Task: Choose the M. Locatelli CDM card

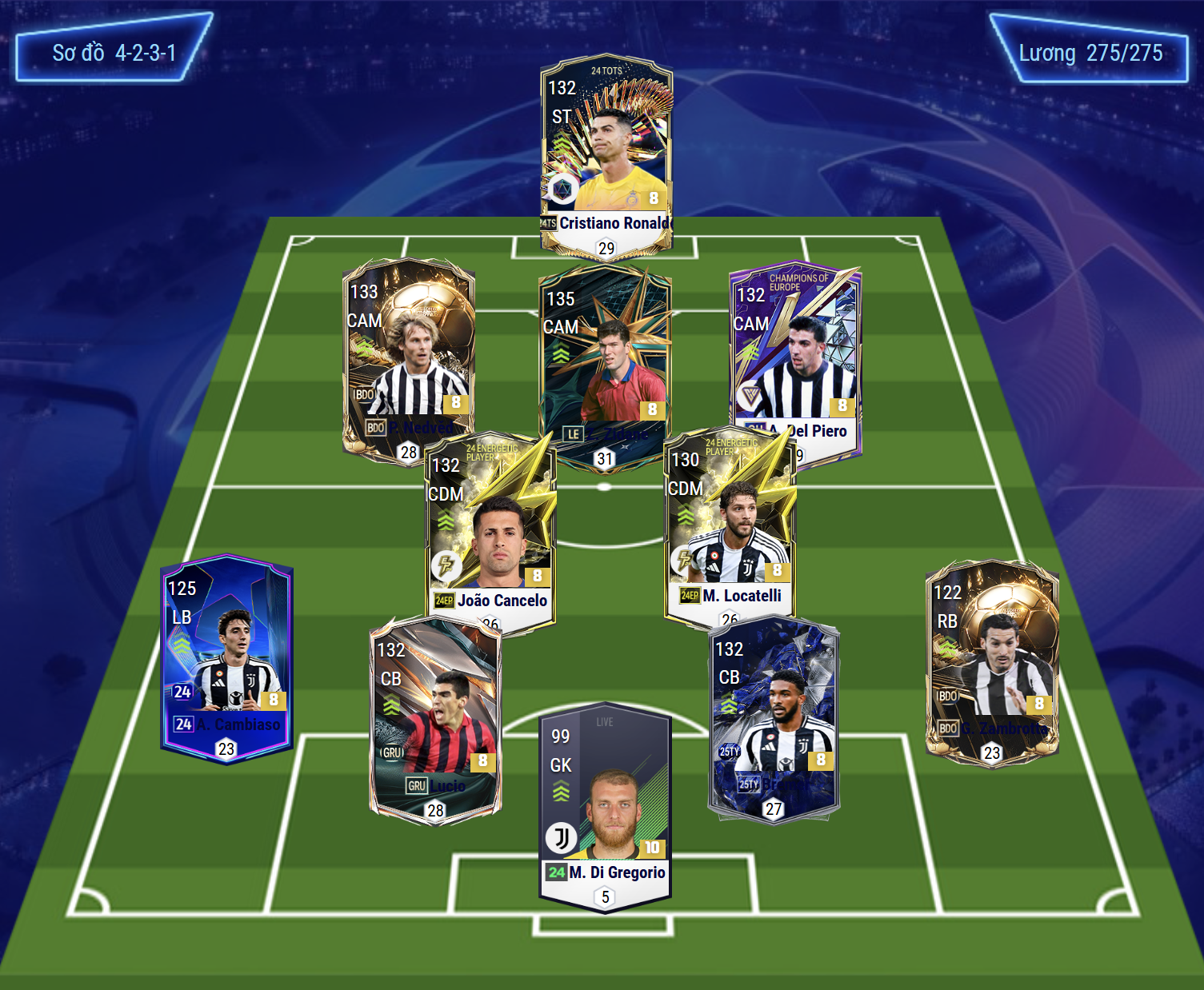Action: [x=730, y=528]
